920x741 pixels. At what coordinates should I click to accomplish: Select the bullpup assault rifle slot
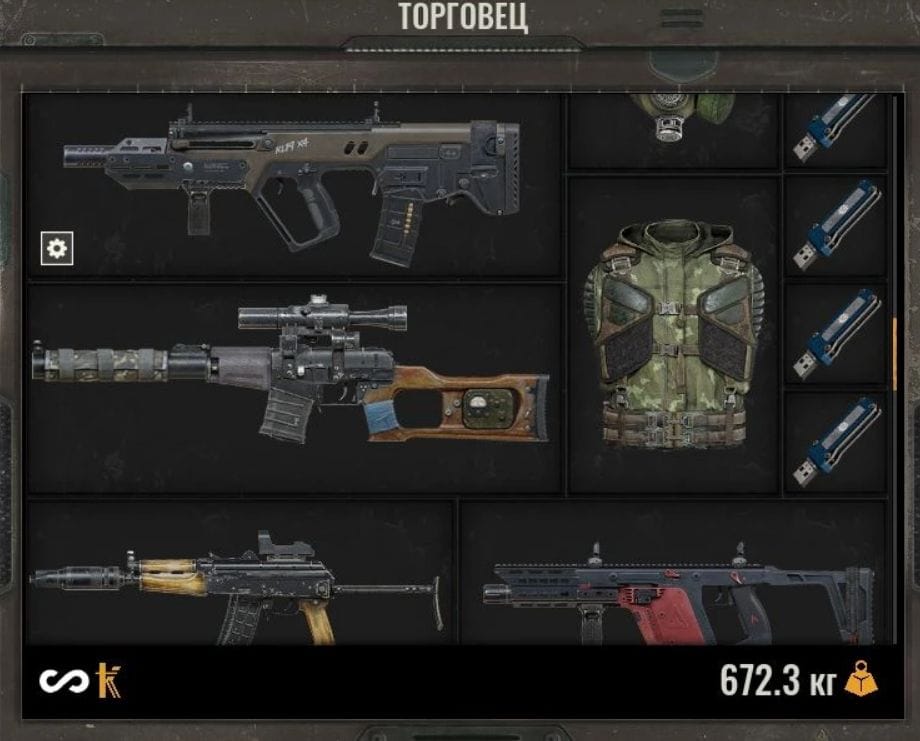point(292,185)
